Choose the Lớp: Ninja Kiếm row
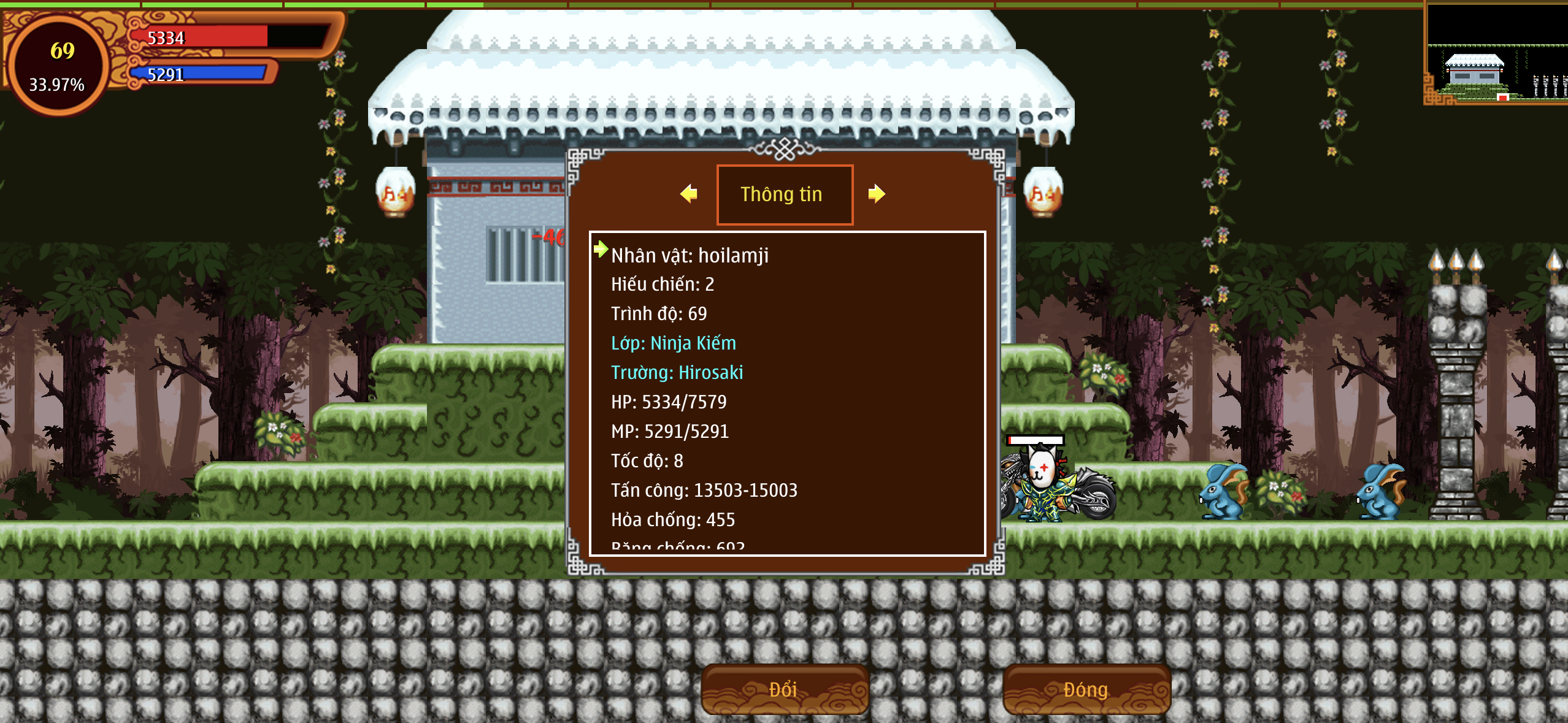The width and height of the screenshot is (1568, 723). click(x=674, y=343)
